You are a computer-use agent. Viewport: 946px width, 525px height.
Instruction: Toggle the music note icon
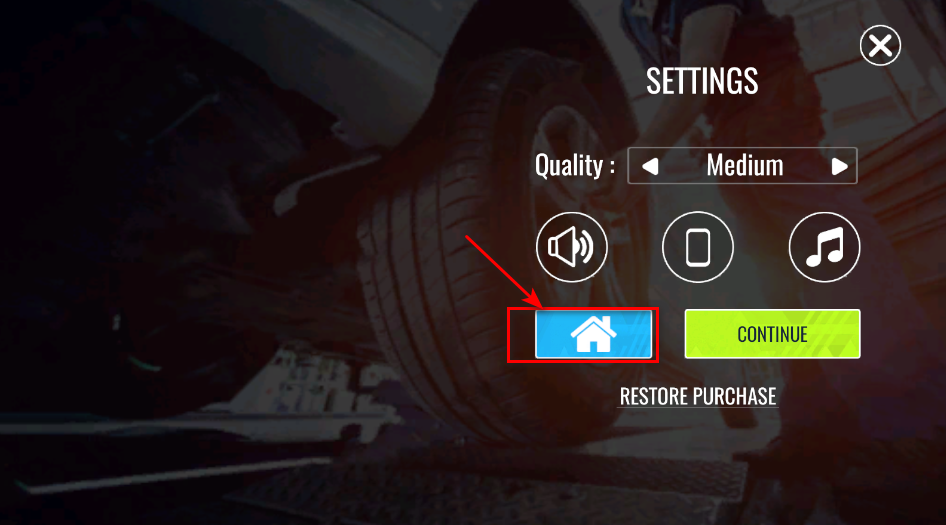[824, 247]
